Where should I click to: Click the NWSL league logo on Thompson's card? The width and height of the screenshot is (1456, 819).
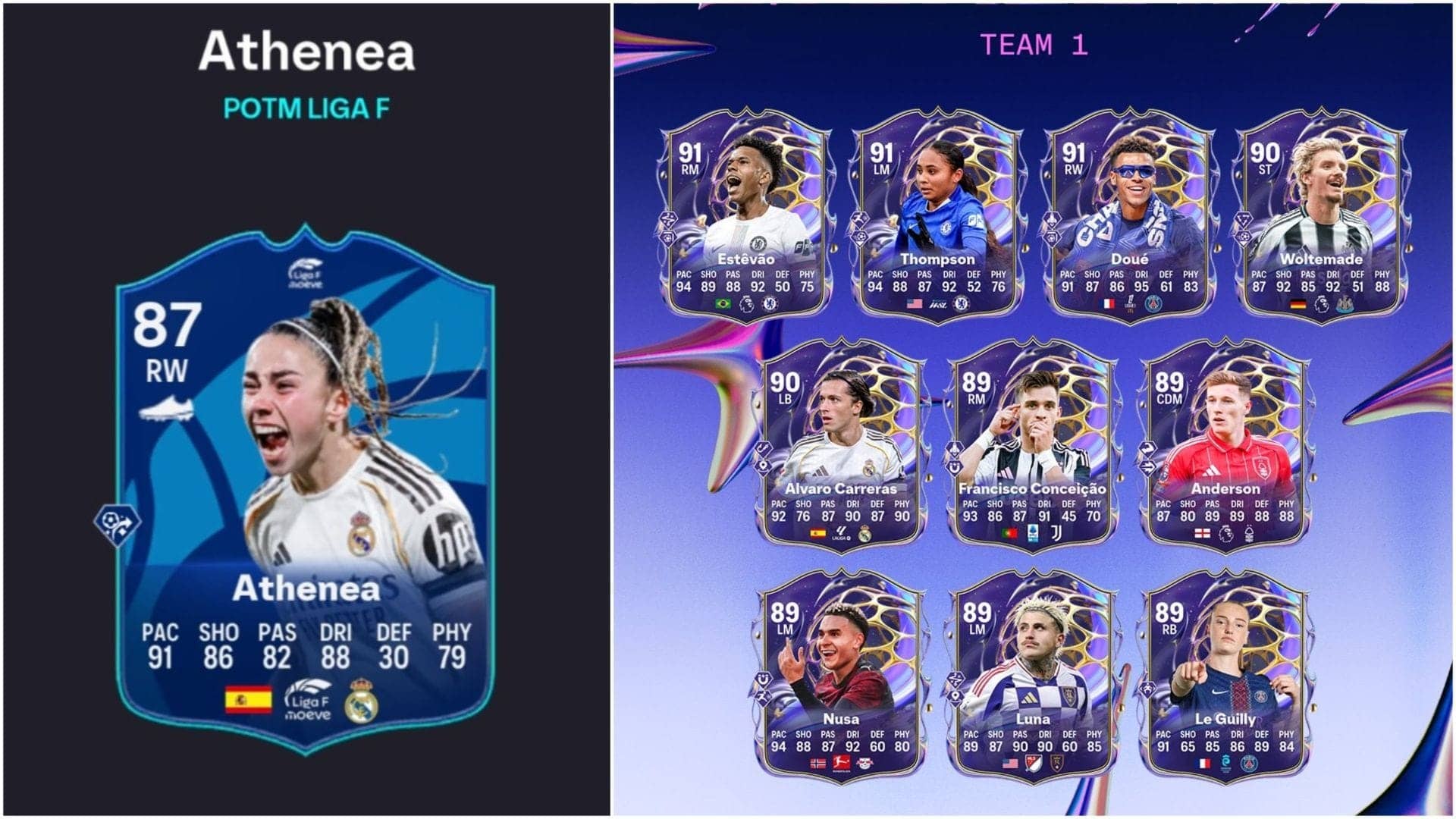pos(940,305)
